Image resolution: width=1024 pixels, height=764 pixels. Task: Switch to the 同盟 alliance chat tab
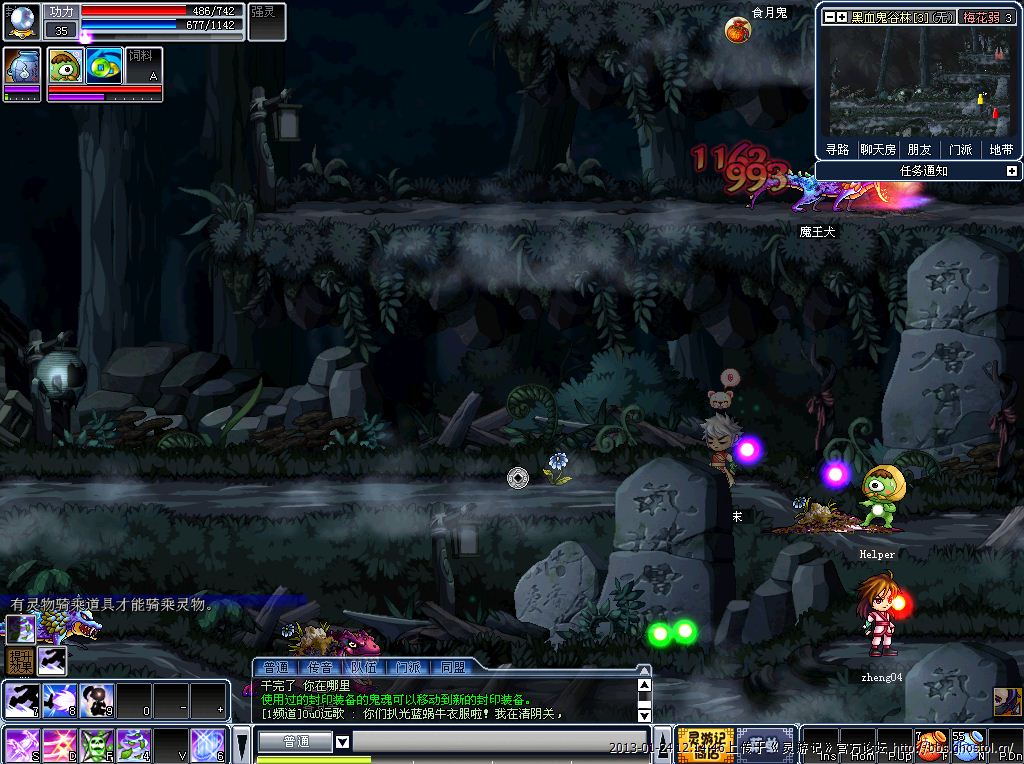[452, 667]
